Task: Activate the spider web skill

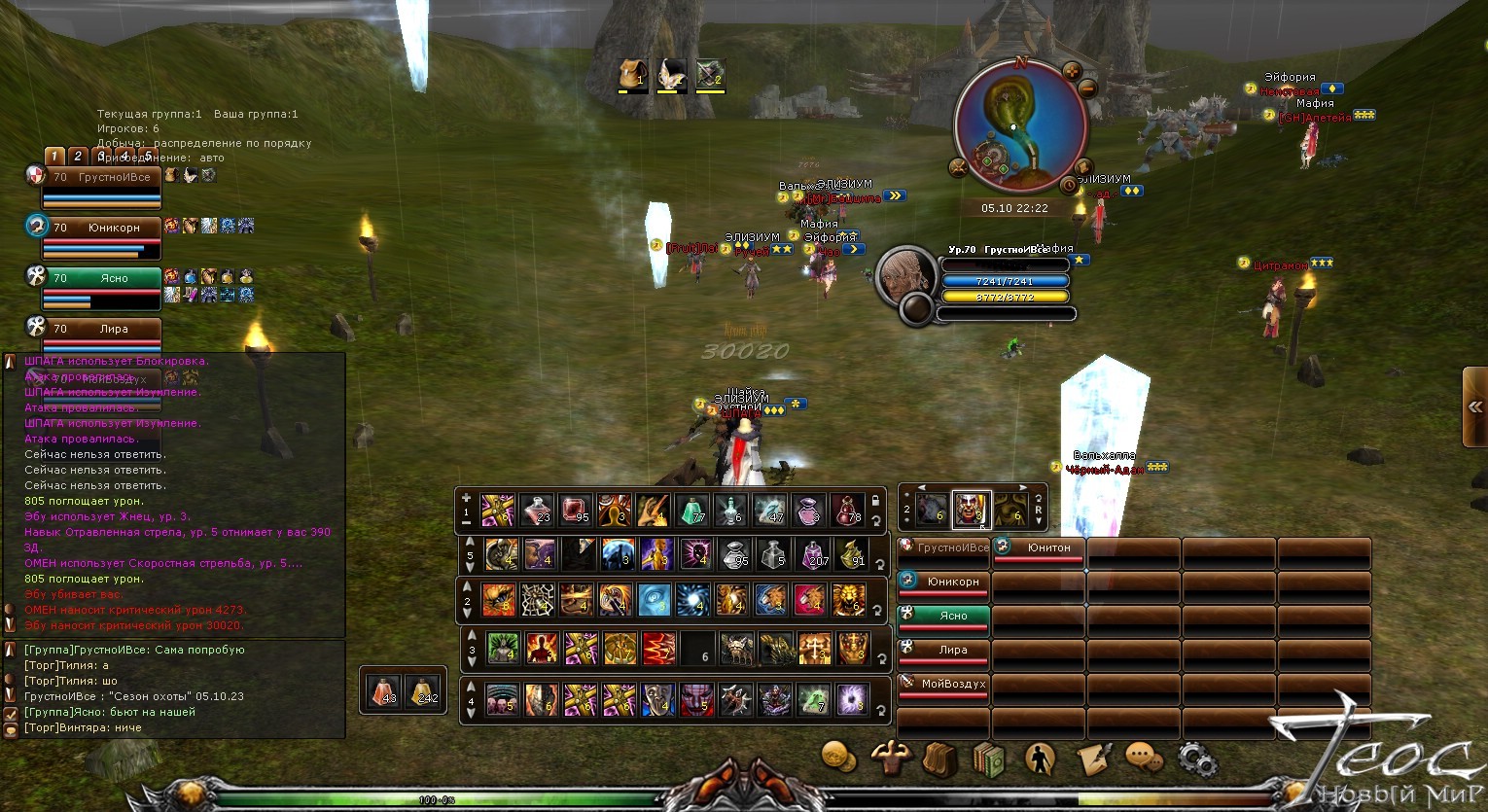Action: pyautogui.click(x=538, y=600)
